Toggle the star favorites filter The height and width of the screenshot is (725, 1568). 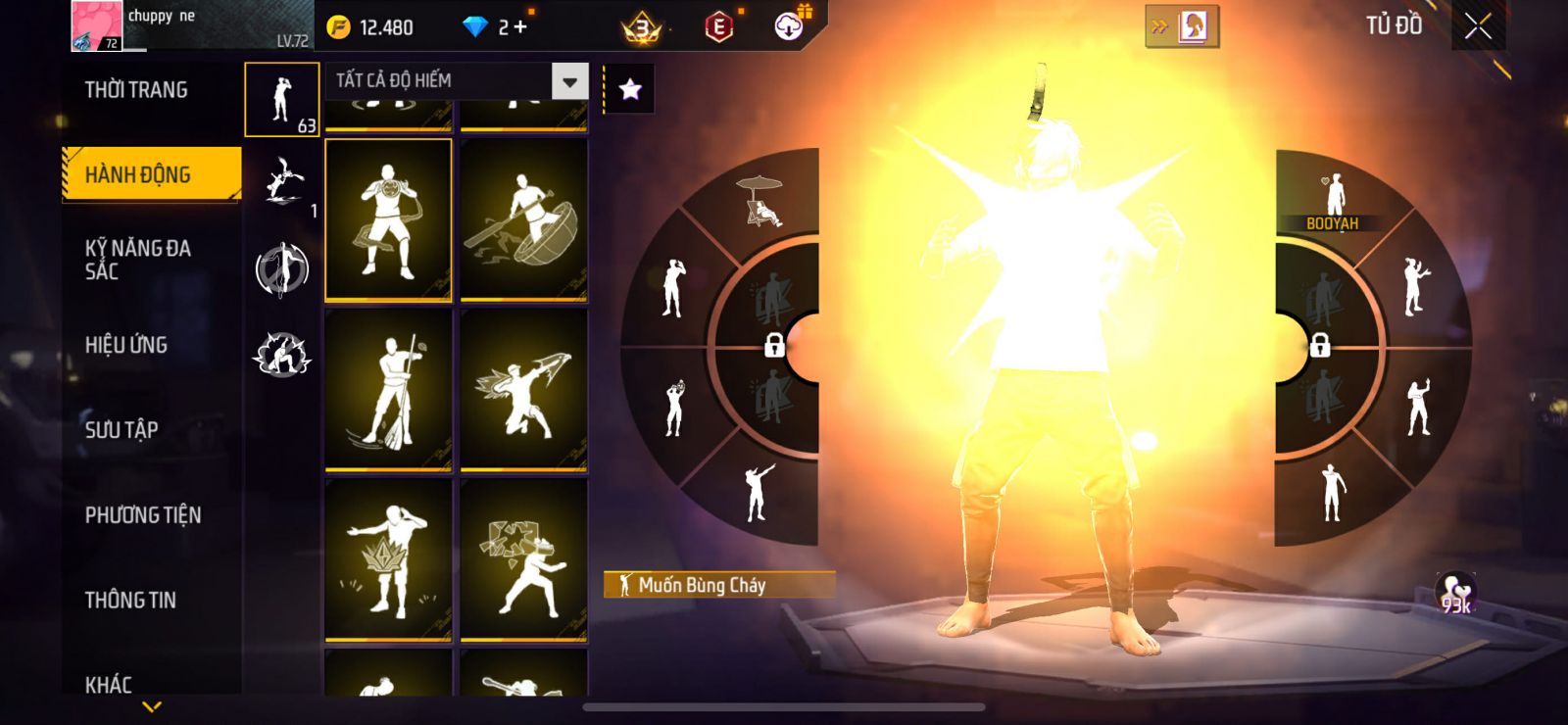630,90
